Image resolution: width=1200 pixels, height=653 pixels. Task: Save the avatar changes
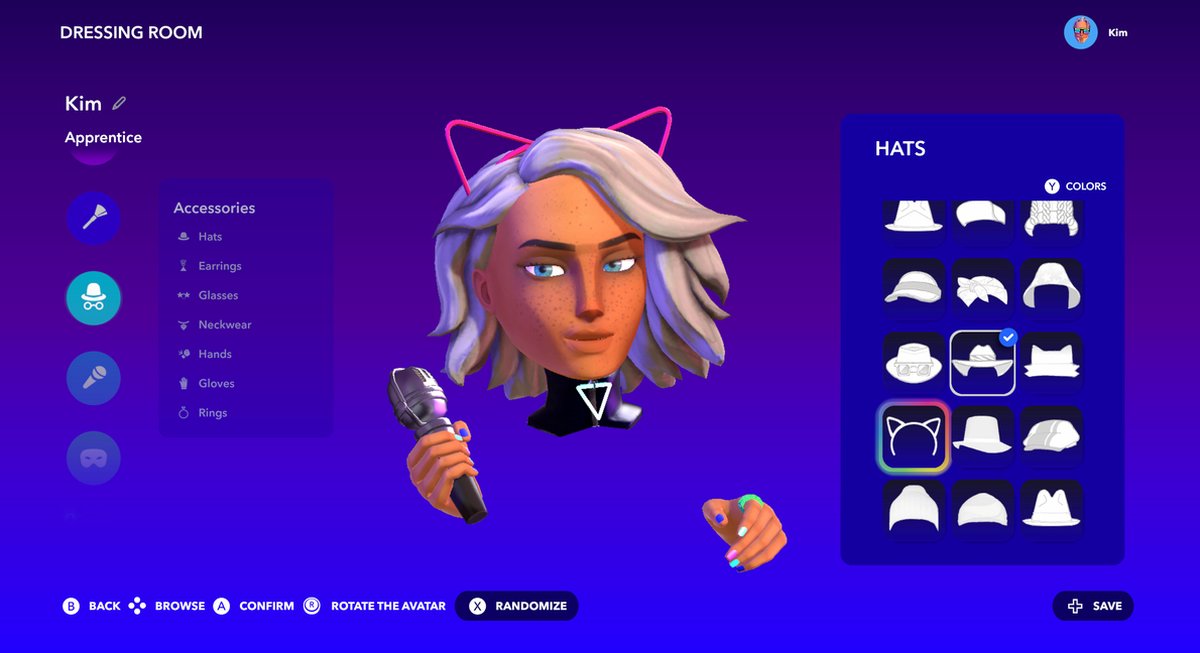pos(1094,606)
